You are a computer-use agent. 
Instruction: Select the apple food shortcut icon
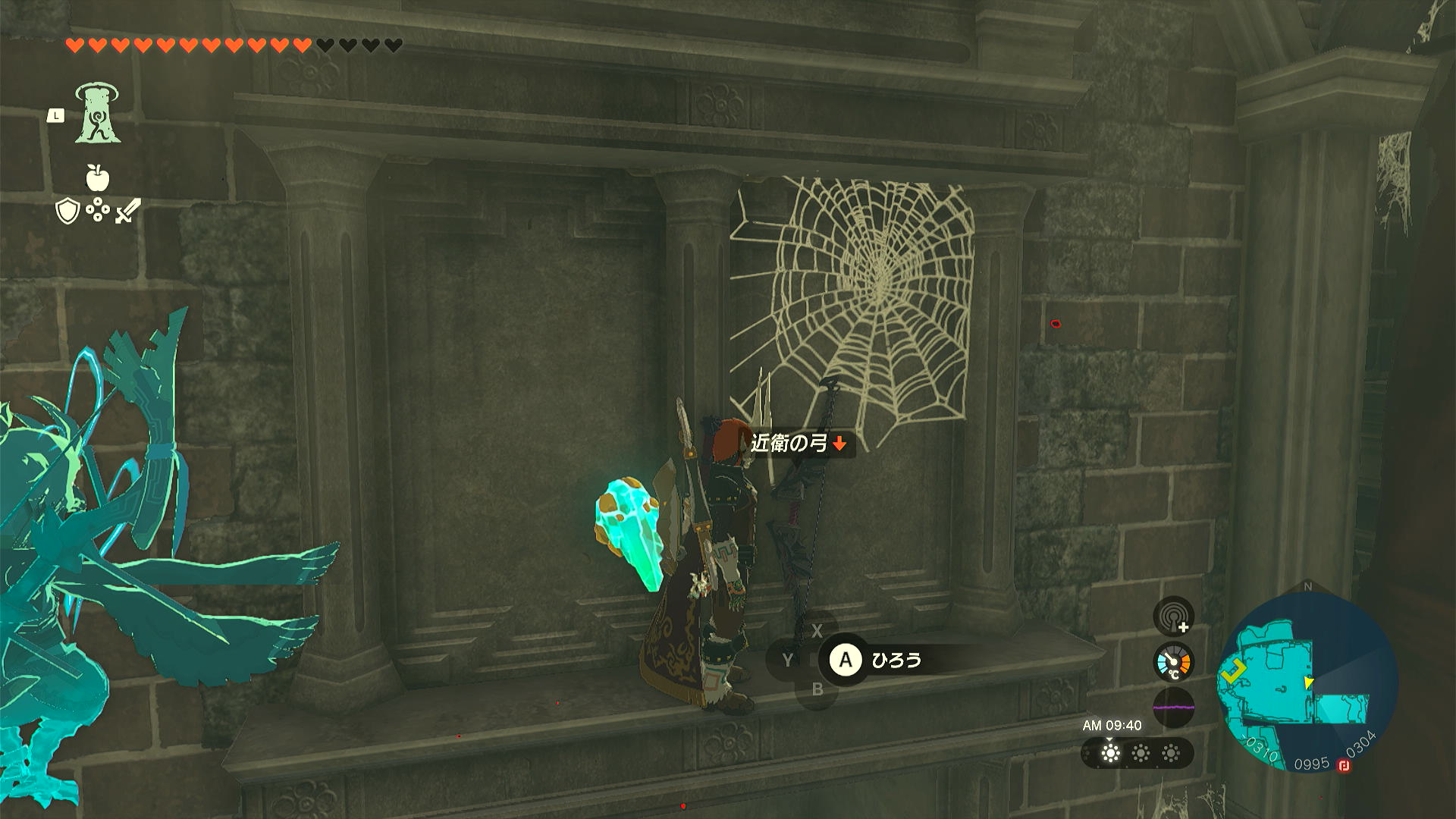97,178
